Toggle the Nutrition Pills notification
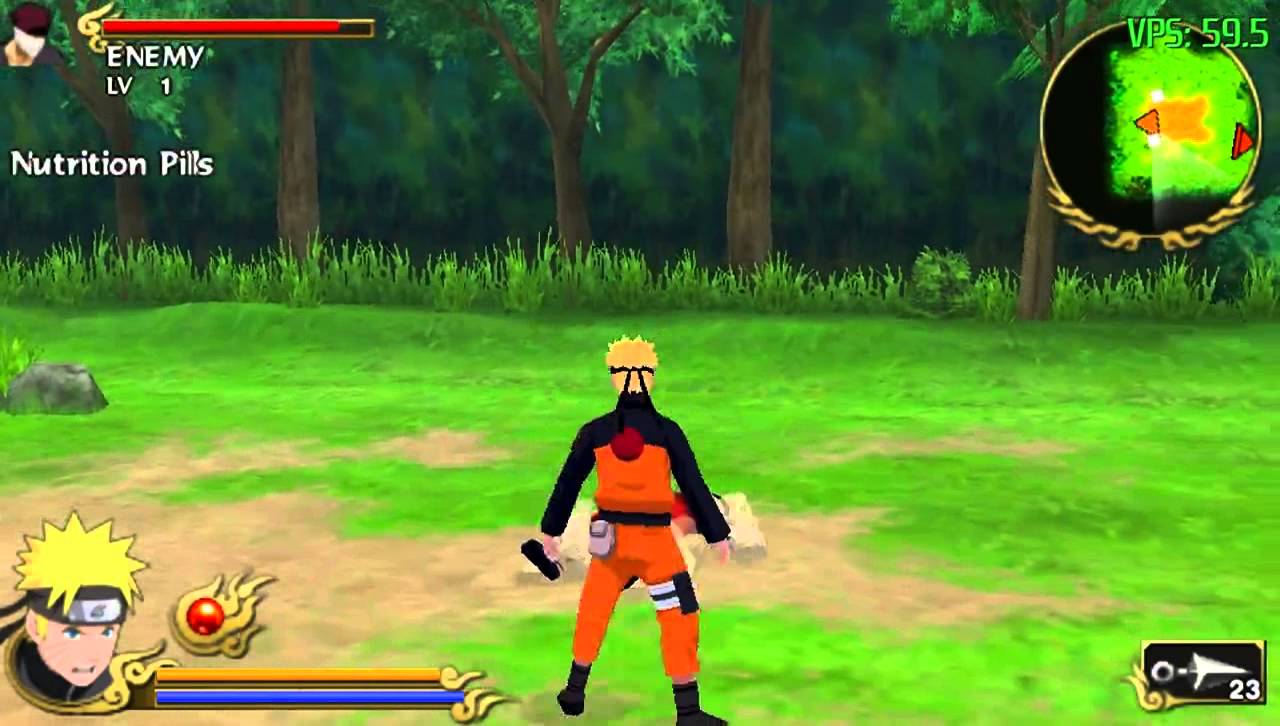 pyautogui.click(x=113, y=165)
